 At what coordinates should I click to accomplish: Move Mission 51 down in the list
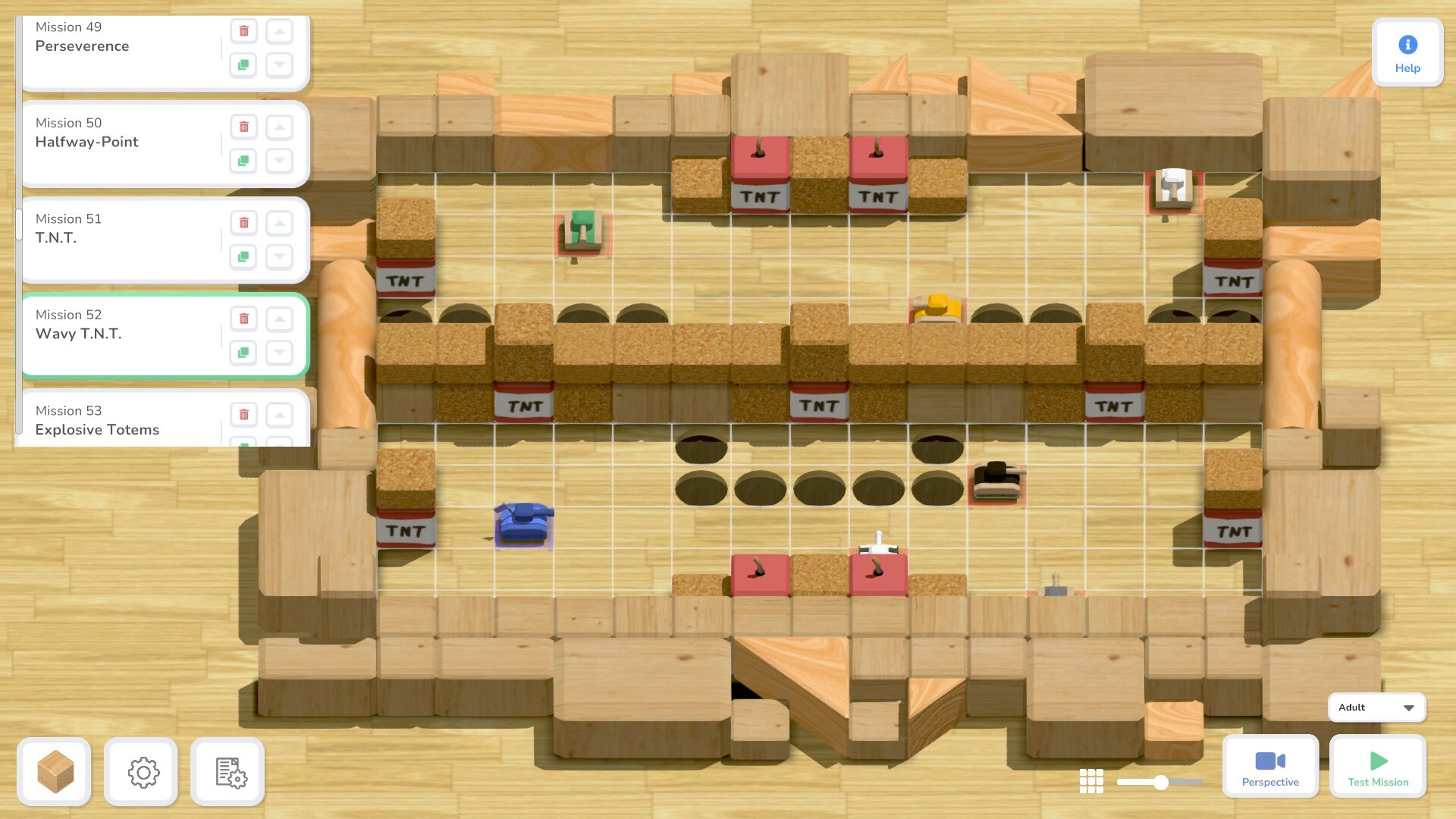pos(279,257)
